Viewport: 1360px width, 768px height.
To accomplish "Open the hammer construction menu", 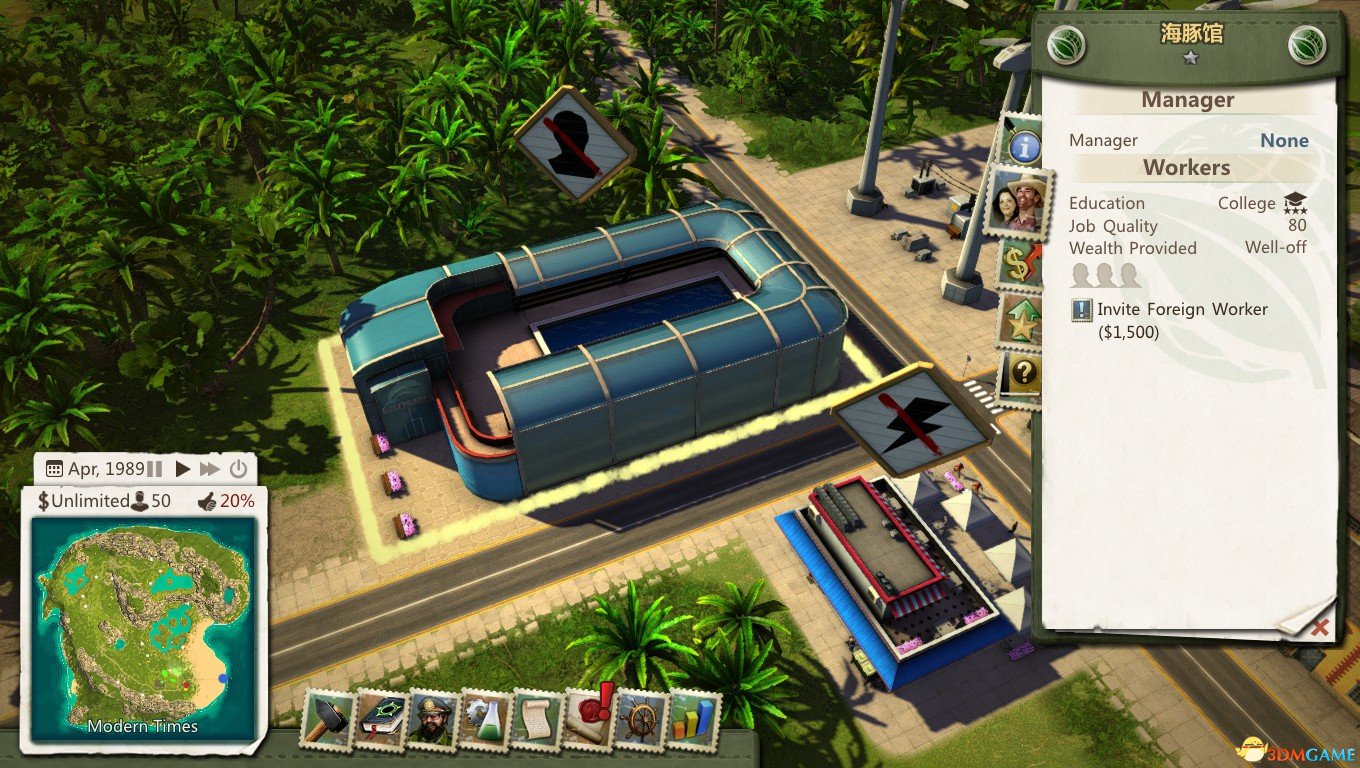I will click(327, 719).
